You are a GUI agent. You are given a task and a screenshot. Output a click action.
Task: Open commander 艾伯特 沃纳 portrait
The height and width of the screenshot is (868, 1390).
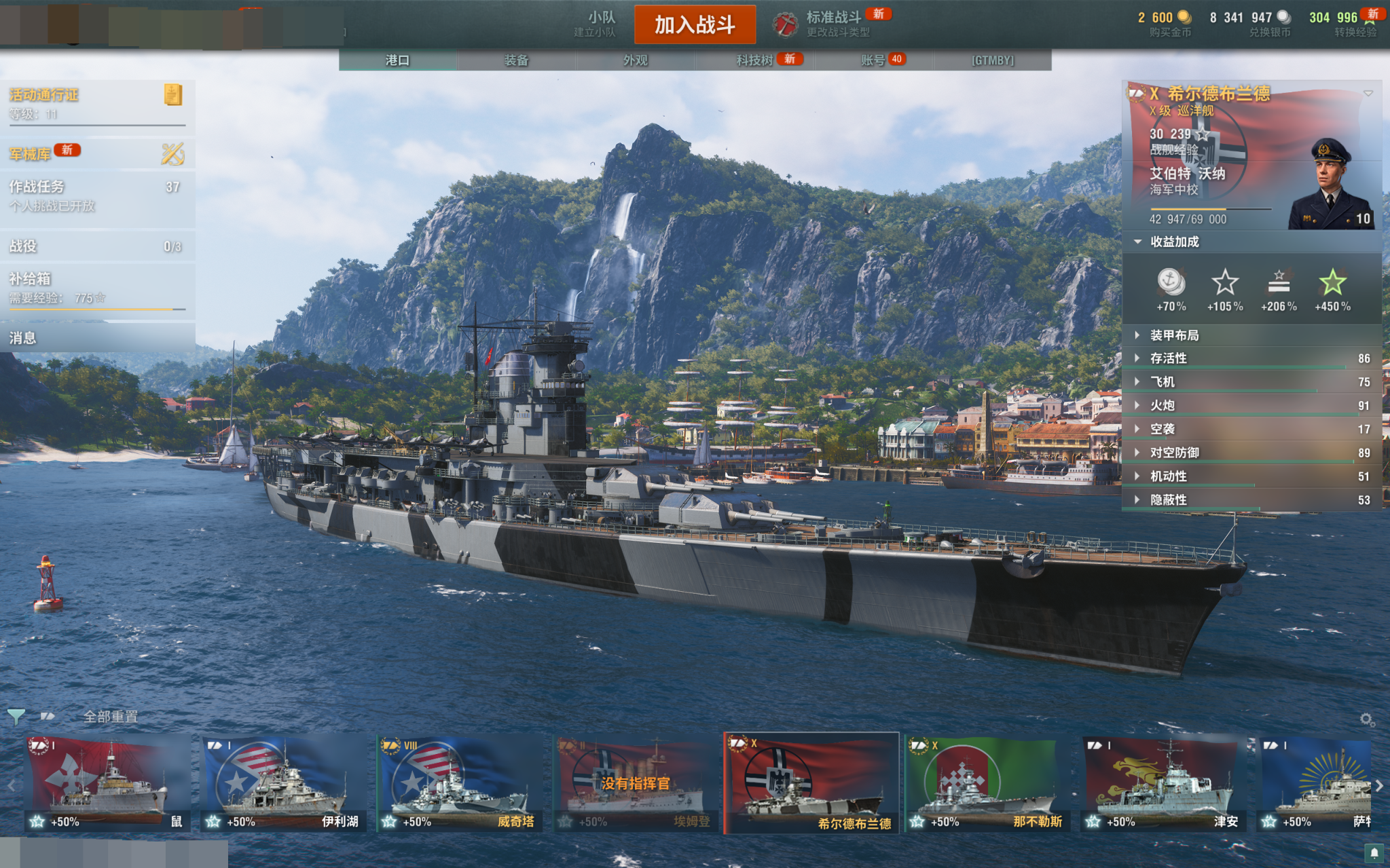click(x=1331, y=187)
